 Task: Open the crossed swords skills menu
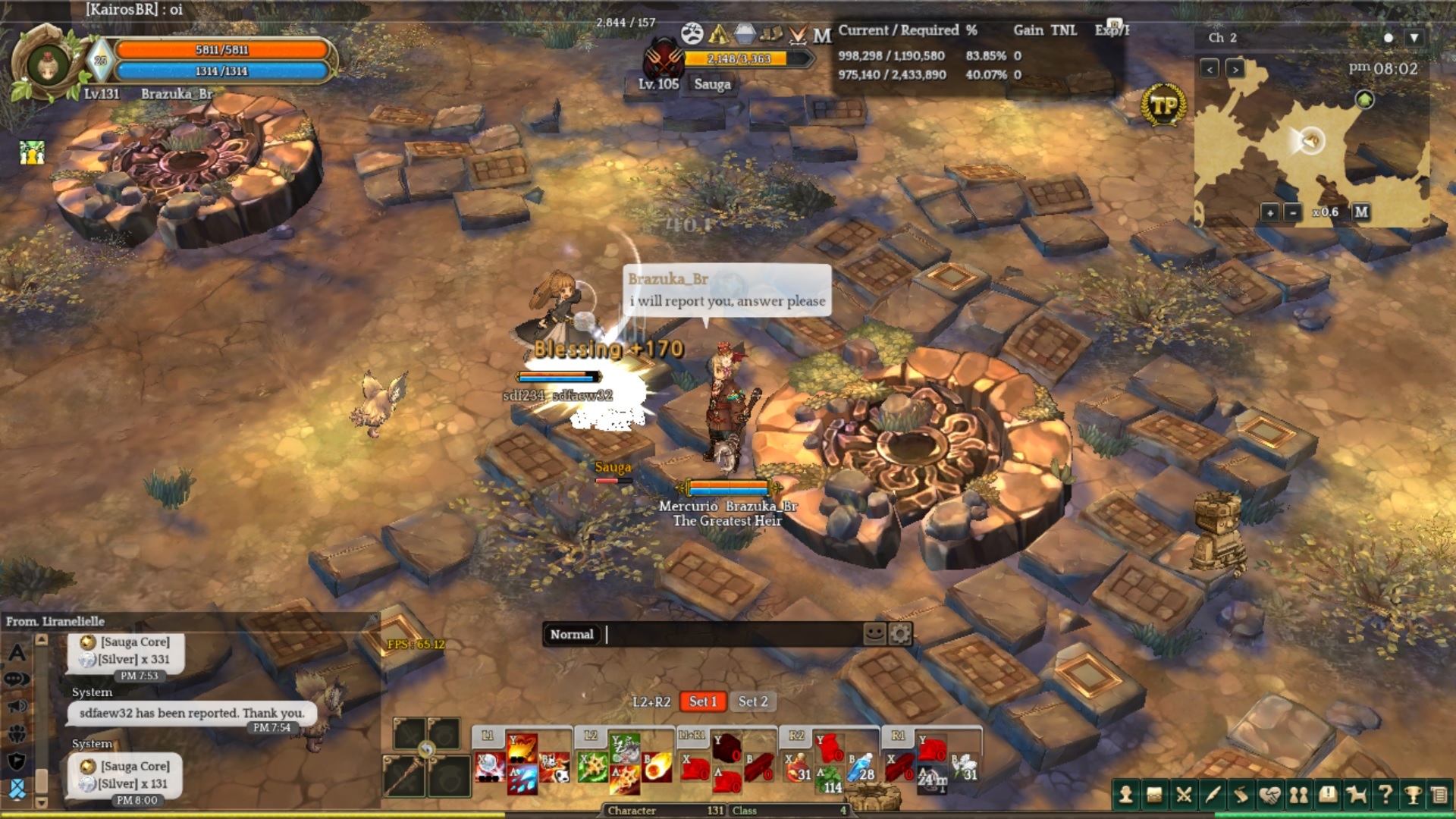pyautogui.click(x=1183, y=795)
